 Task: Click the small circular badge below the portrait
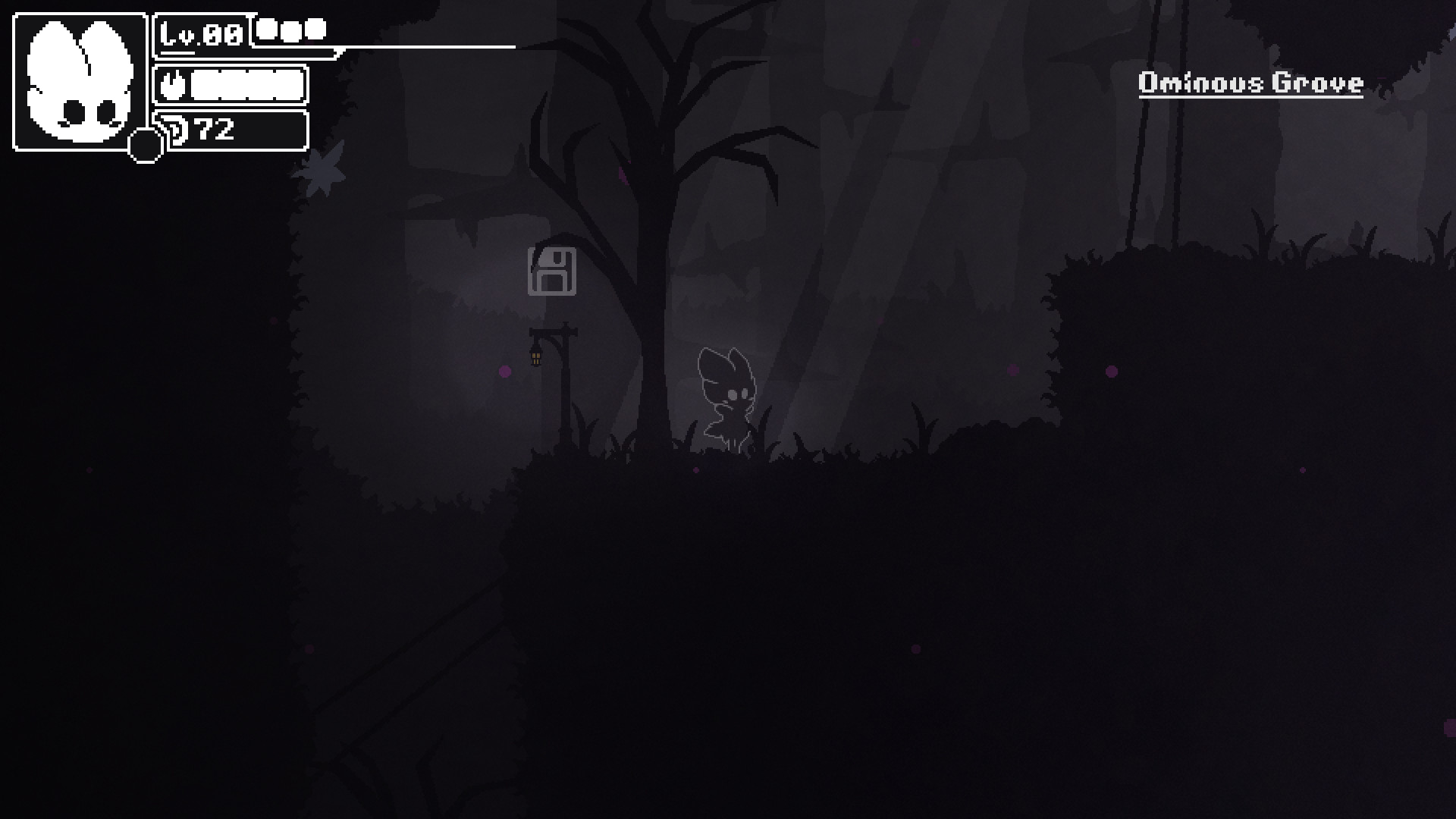(145, 146)
